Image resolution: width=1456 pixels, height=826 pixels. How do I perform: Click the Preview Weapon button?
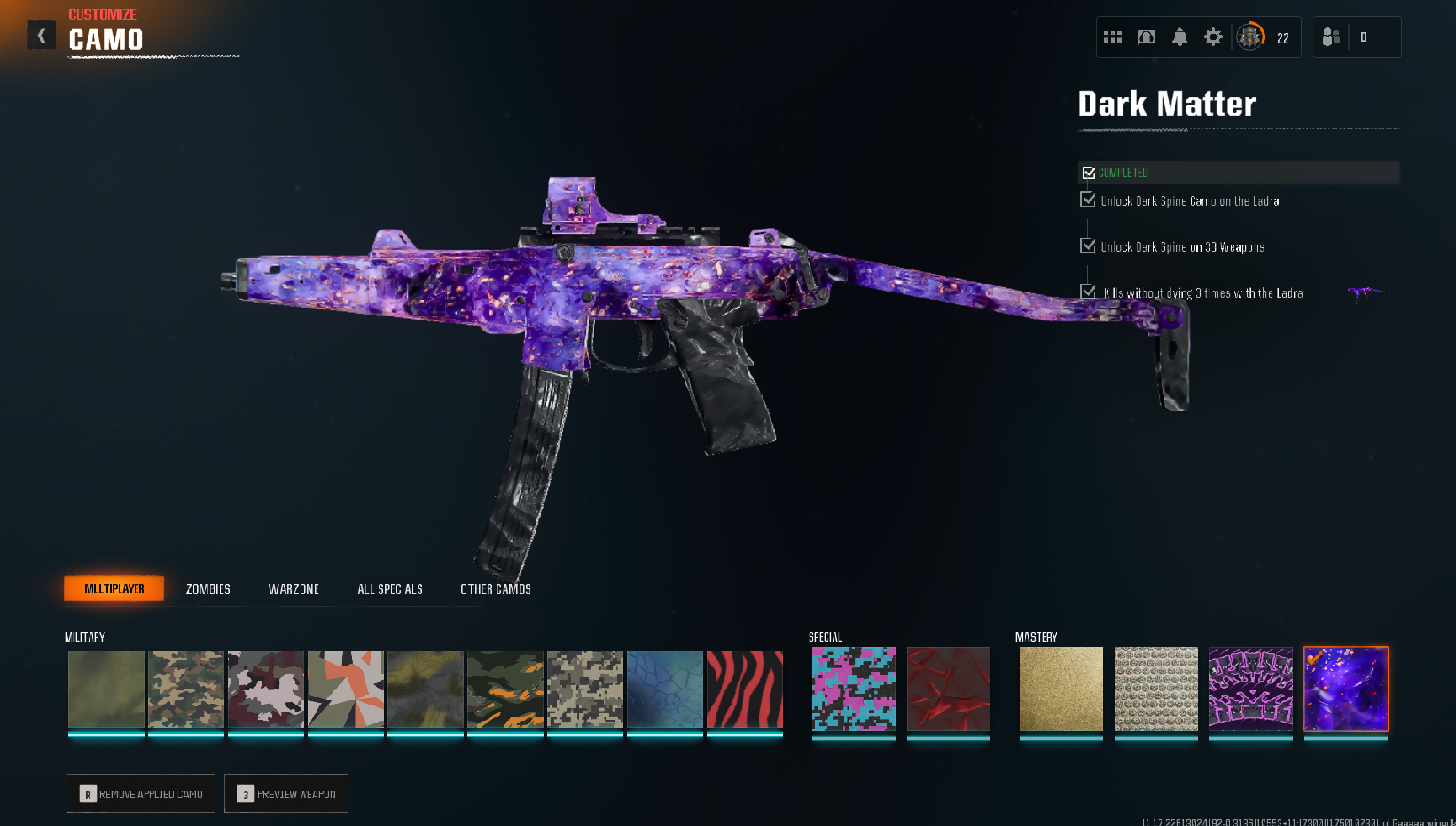(x=286, y=793)
